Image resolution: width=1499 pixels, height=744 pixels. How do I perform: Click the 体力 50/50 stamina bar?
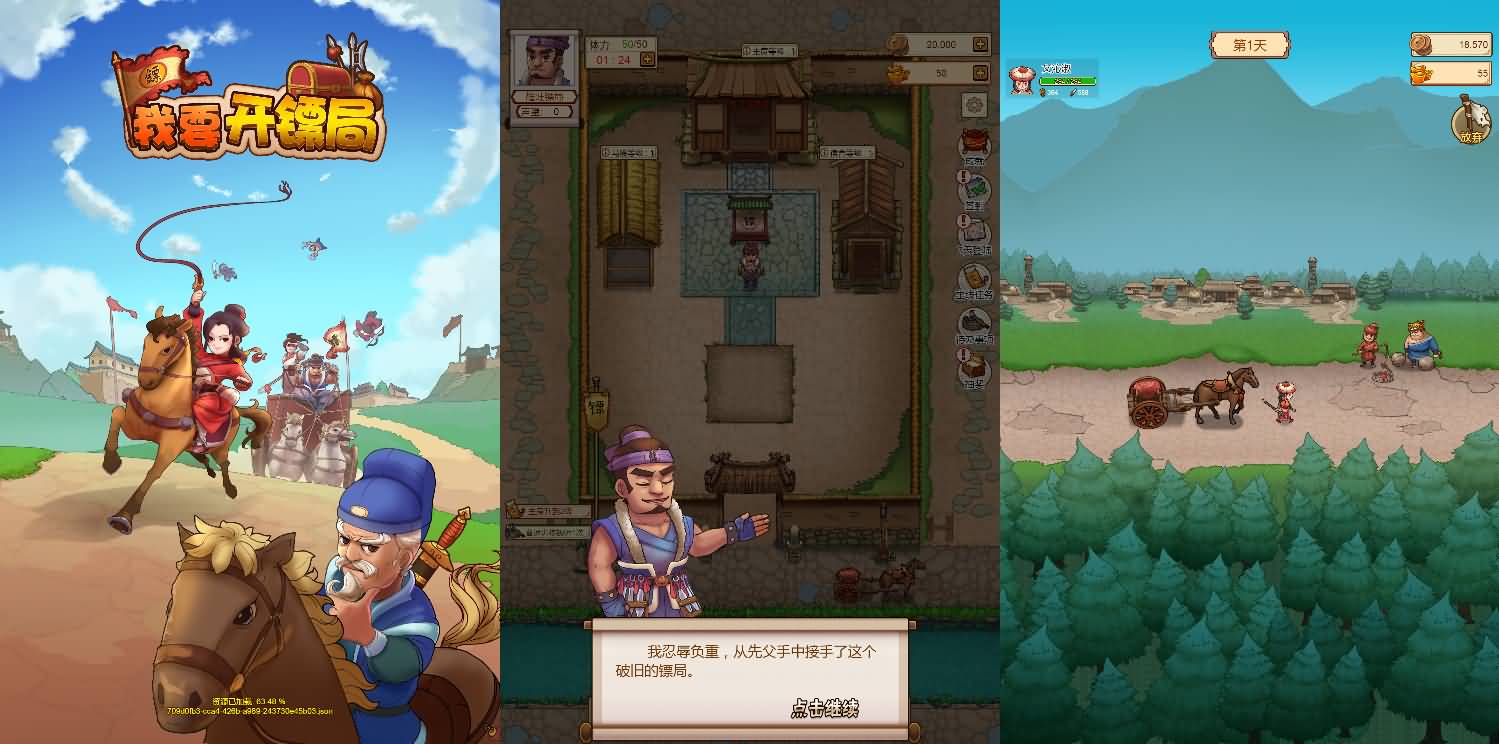(618, 45)
